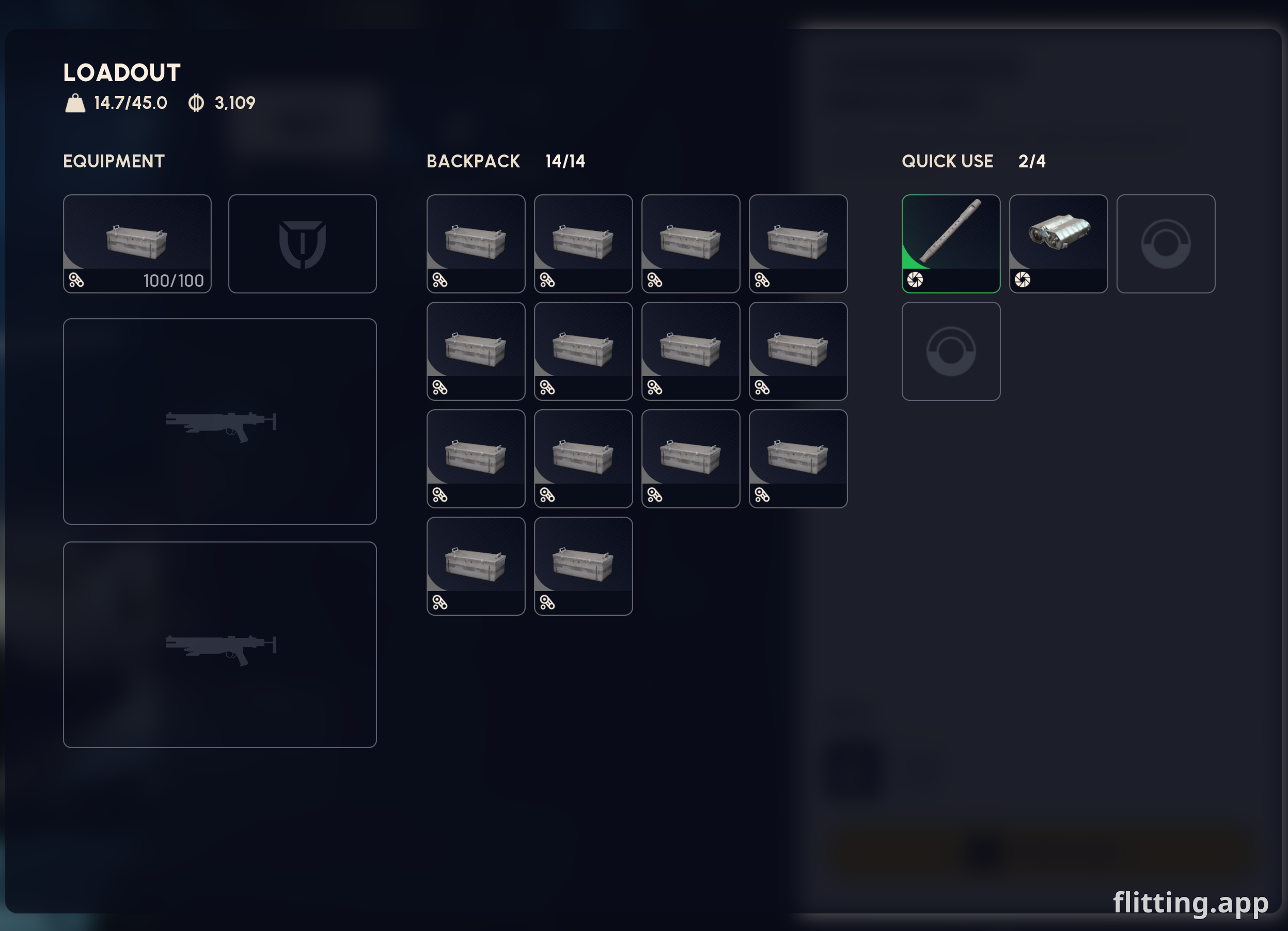Click the credits icon next to 3,109
This screenshot has height=931, width=1288.
pos(196,103)
